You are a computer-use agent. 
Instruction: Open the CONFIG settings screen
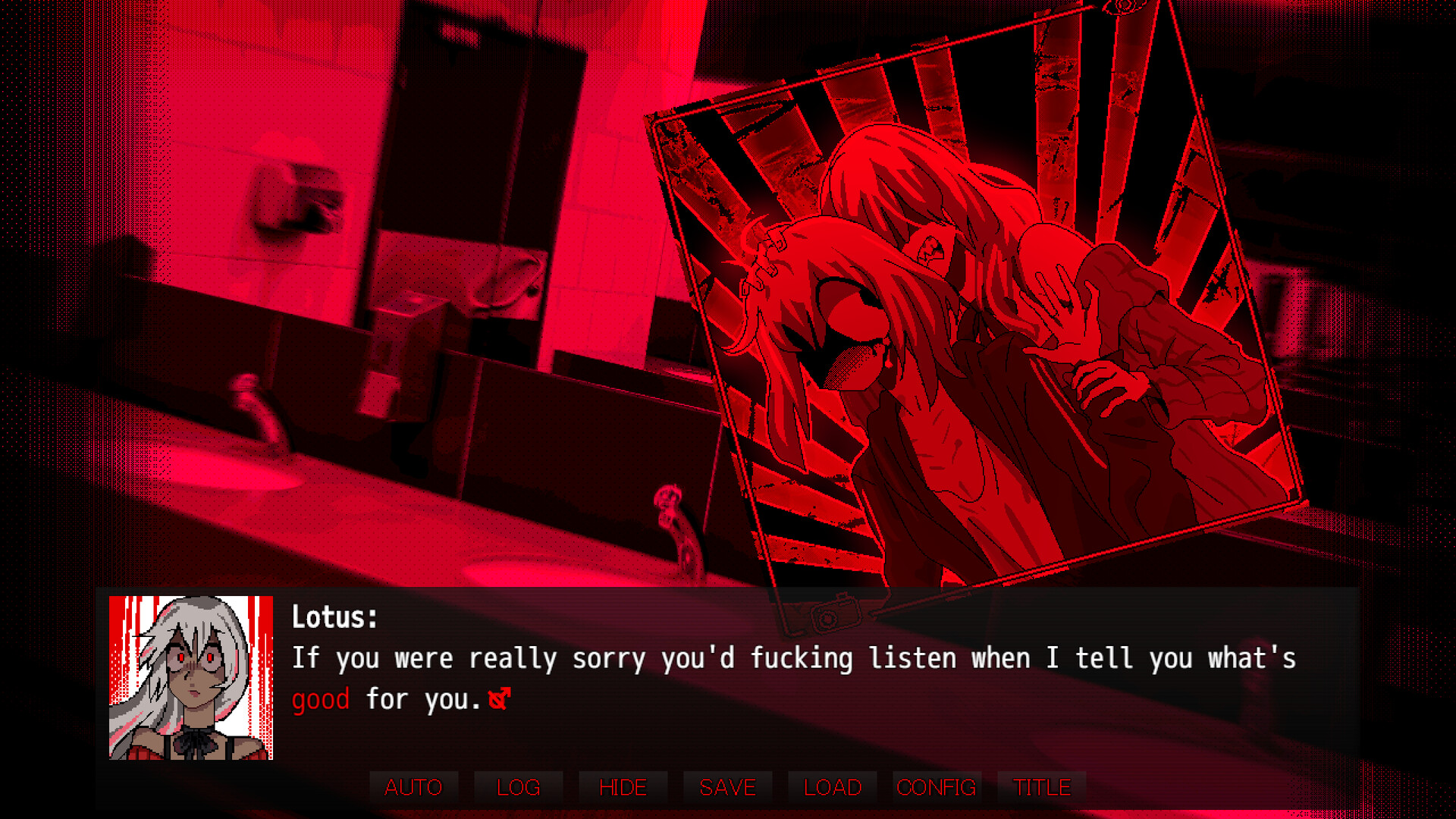(x=936, y=787)
